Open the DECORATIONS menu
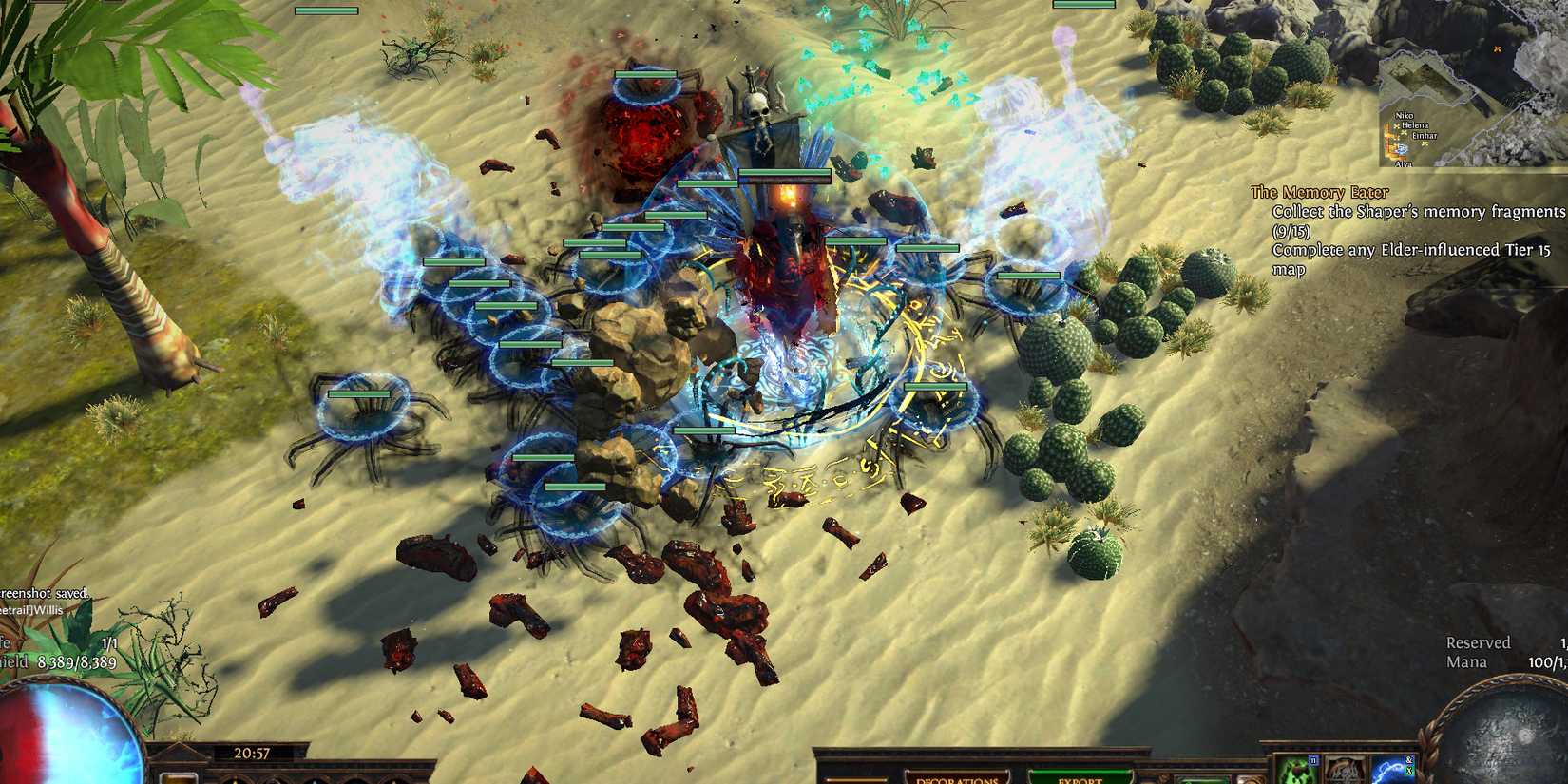Image resolution: width=1568 pixels, height=784 pixels. (x=955, y=781)
